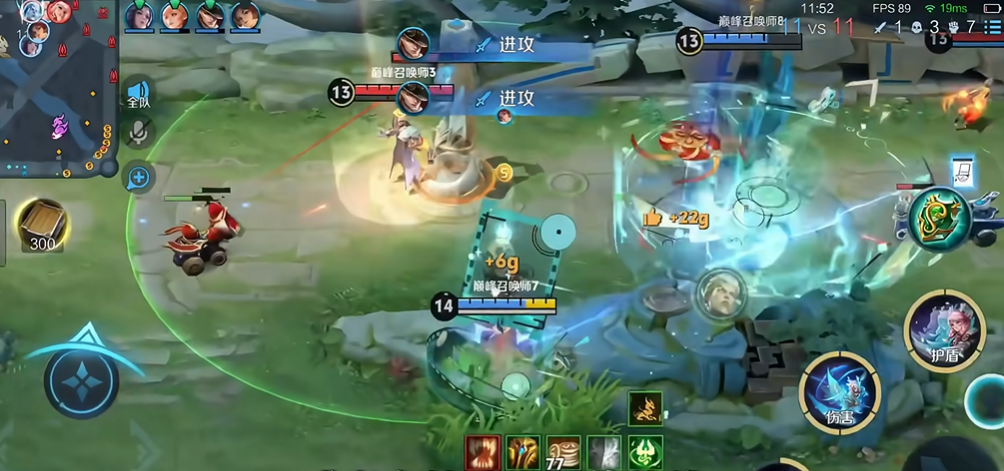Like the +22g thumbs-up prompt
The width and height of the screenshot is (1004, 471).
pyautogui.click(x=653, y=217)
